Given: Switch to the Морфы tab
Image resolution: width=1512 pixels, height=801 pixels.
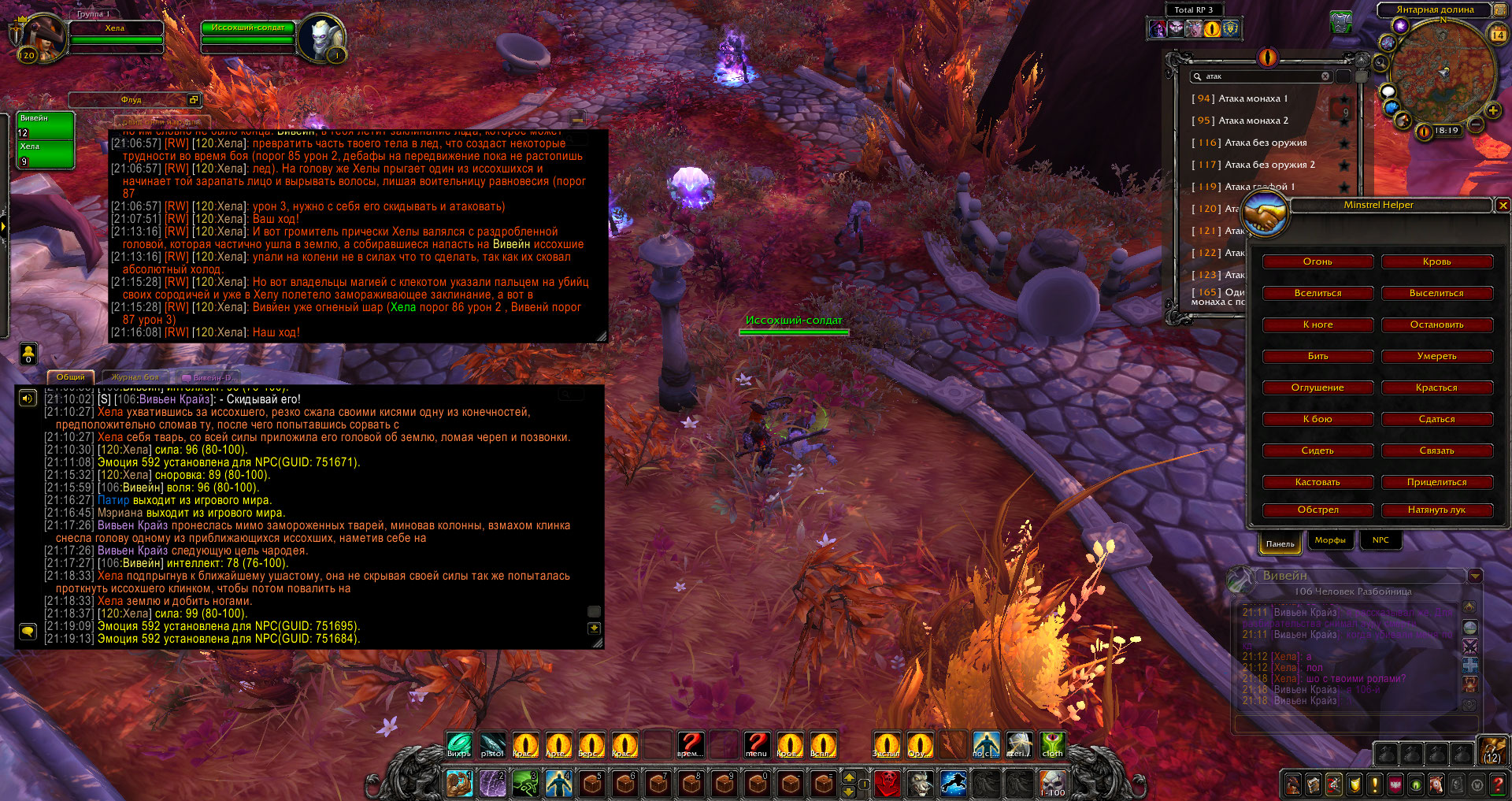Looking at the screenshot, I should pyautogui.click(x=1330, y=540).
